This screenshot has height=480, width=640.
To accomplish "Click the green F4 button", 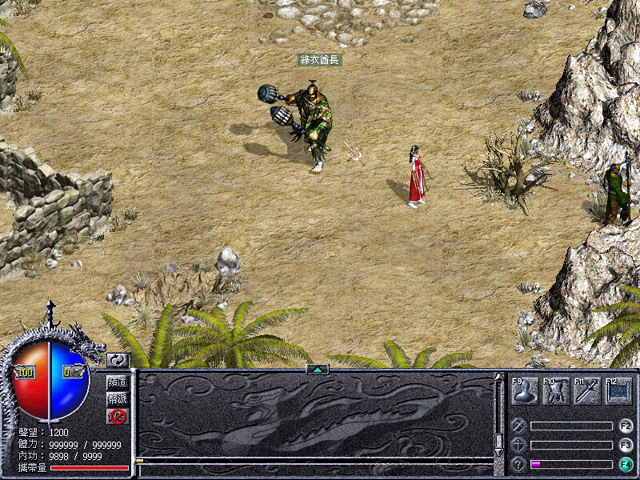I will click(626, 464).
